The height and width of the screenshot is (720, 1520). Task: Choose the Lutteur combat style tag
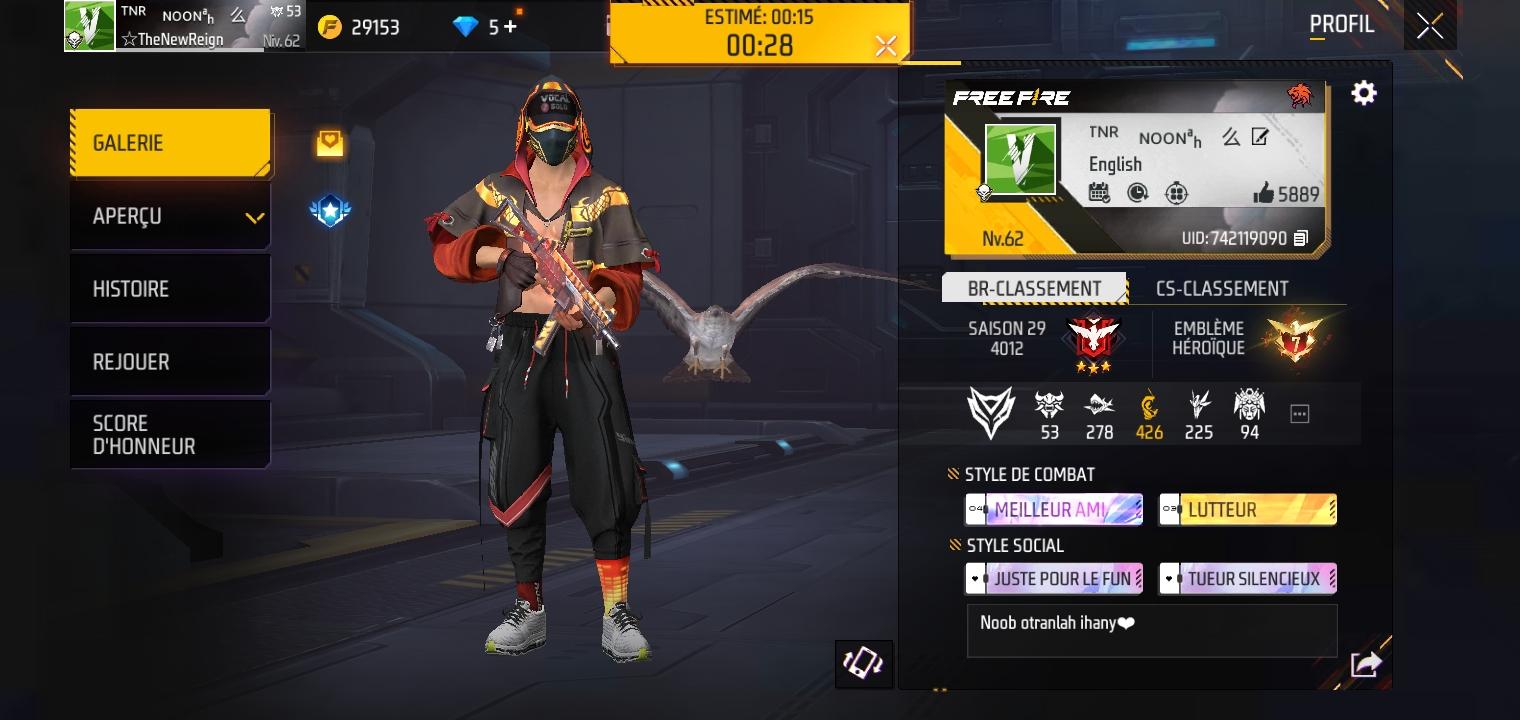click(x=1248, y=510)
